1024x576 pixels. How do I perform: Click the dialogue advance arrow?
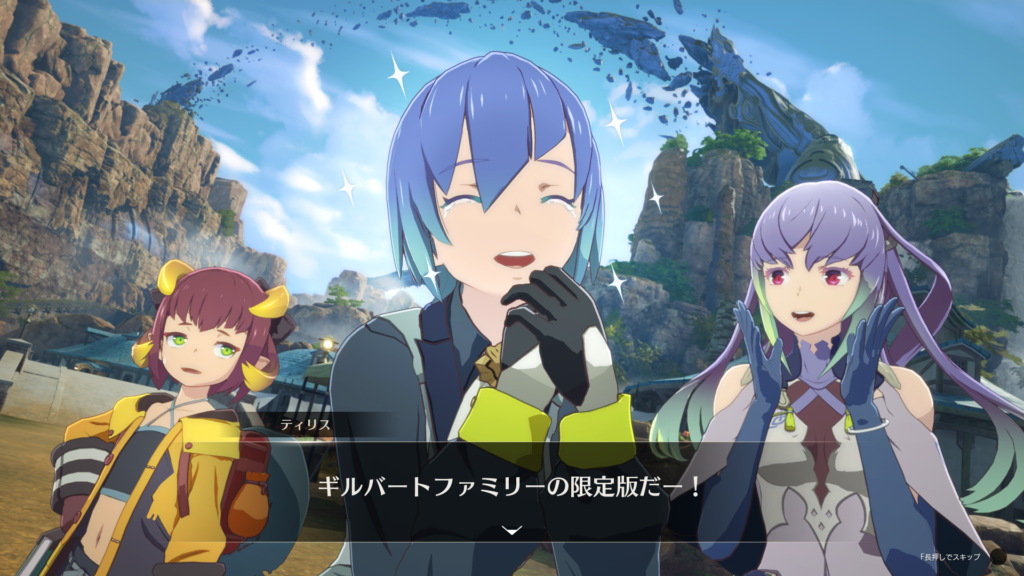[512, 530]
